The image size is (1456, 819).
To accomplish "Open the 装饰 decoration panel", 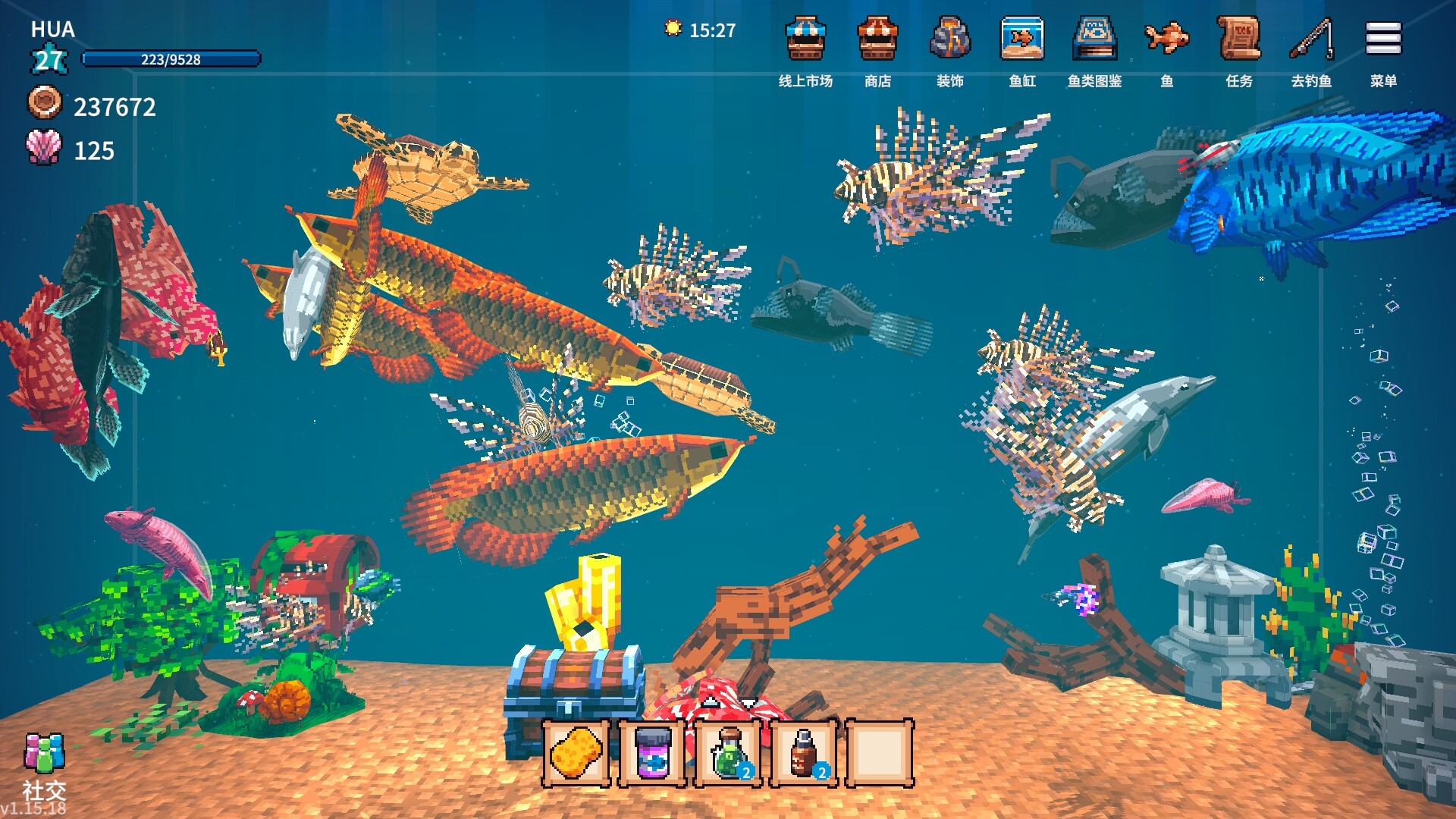I will [950, 43].
